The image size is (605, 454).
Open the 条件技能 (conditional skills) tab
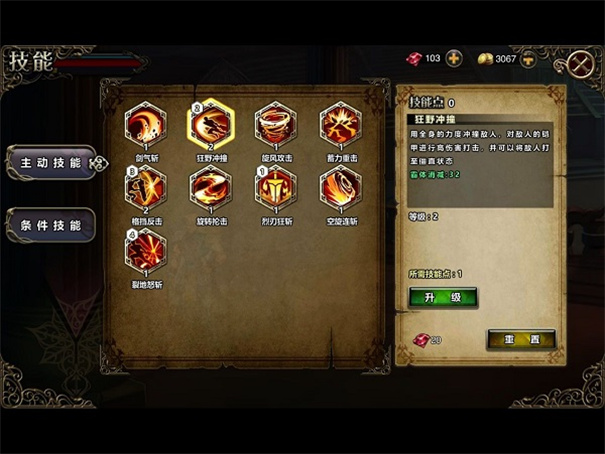pyautogui.click(x=50, y=225)
